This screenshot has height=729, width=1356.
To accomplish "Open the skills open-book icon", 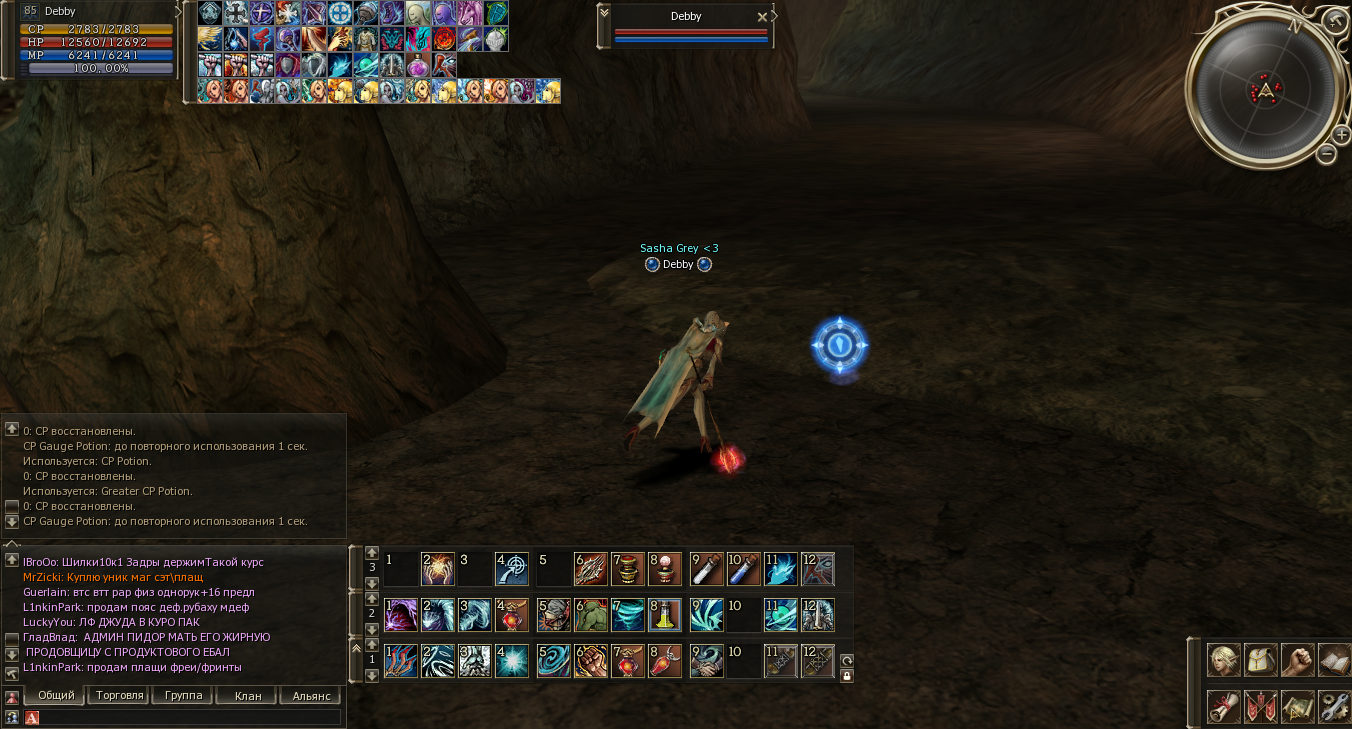I will click(1334, 660).
